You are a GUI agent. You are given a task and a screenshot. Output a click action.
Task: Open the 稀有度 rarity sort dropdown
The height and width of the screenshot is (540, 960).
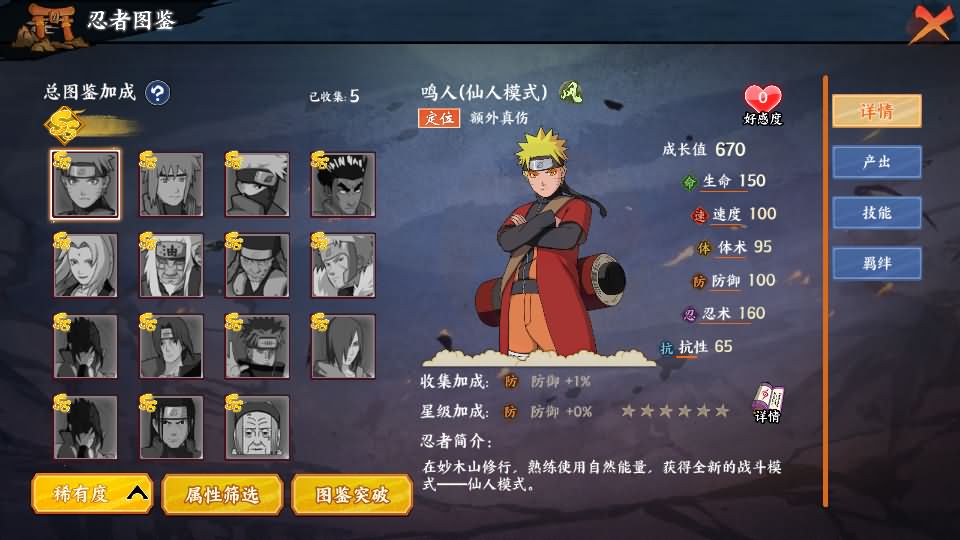click(x=92, y=494)
